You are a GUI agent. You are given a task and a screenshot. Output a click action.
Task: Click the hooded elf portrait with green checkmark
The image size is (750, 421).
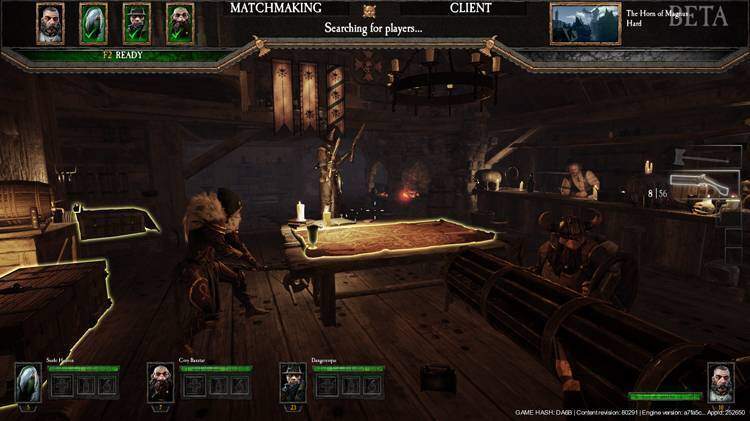click(x=93, y=22)
